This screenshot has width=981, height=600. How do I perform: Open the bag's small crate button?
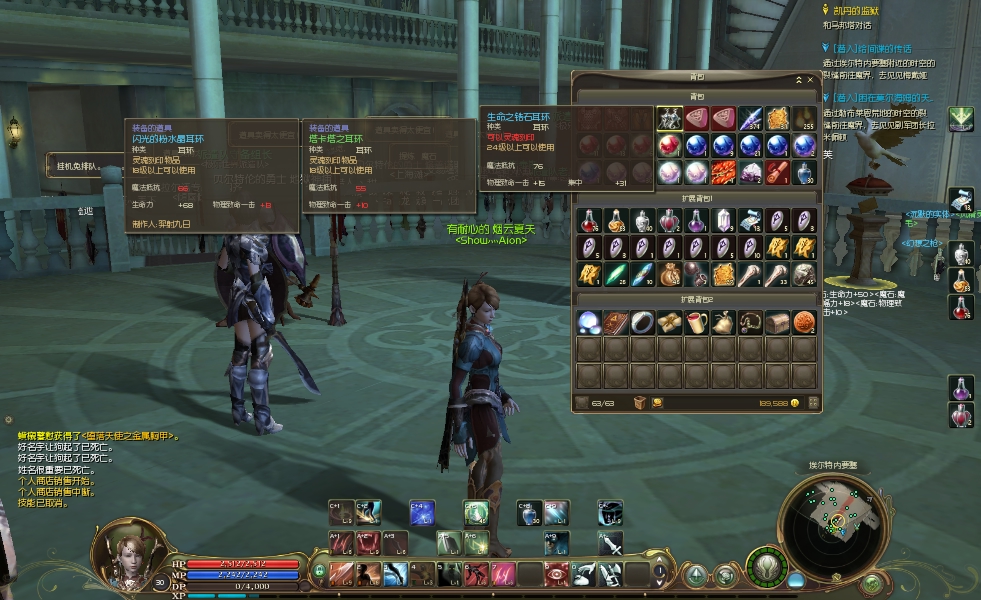pos(640,402)
